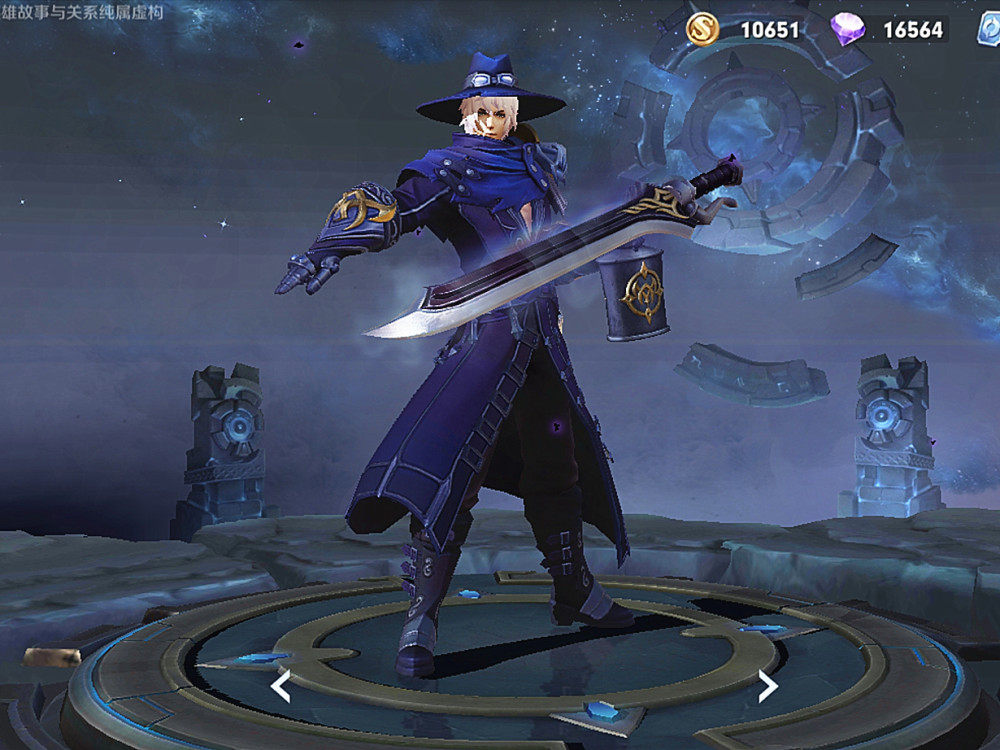
Task: Open the gold coin currency counter
Action: click(745, 29)
